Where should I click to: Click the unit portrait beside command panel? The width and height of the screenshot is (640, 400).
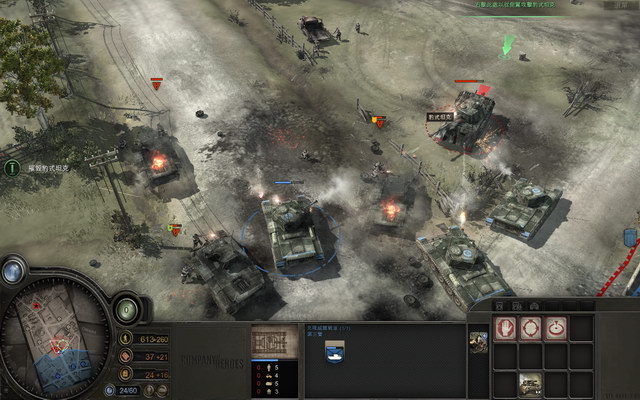(x=478, y=342)
